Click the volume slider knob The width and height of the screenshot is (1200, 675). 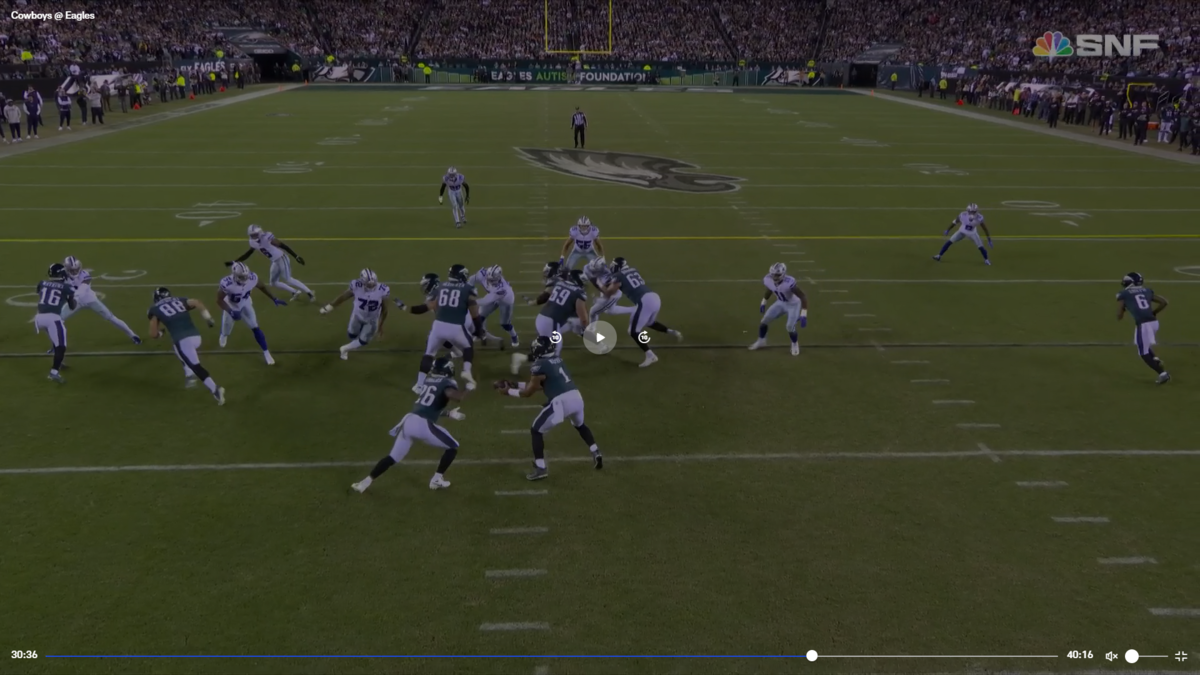click(1132, 656)
